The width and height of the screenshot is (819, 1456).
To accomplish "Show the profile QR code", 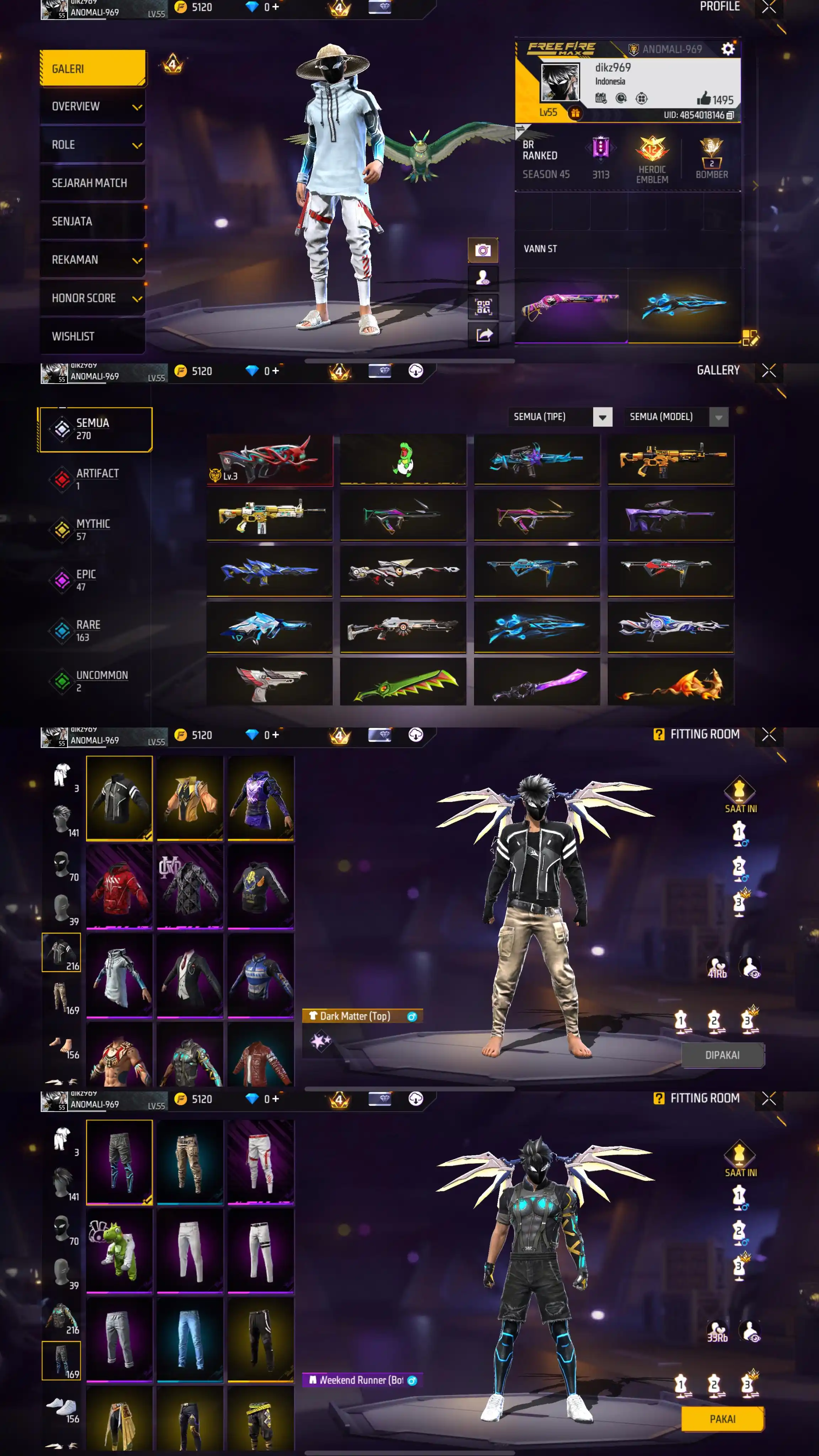I will [483, 307].
